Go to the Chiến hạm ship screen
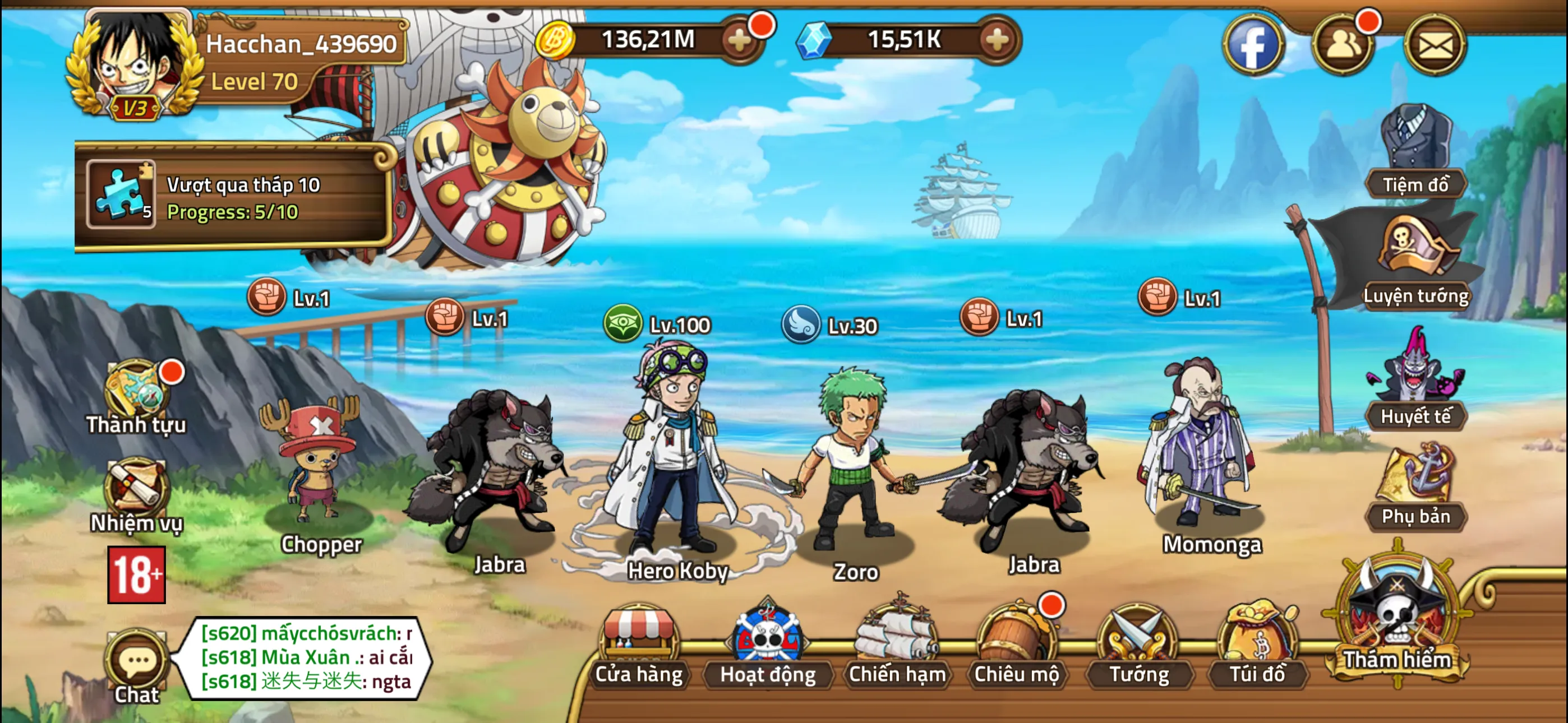Screen dimensions: 1568x723 coord(897,645)
